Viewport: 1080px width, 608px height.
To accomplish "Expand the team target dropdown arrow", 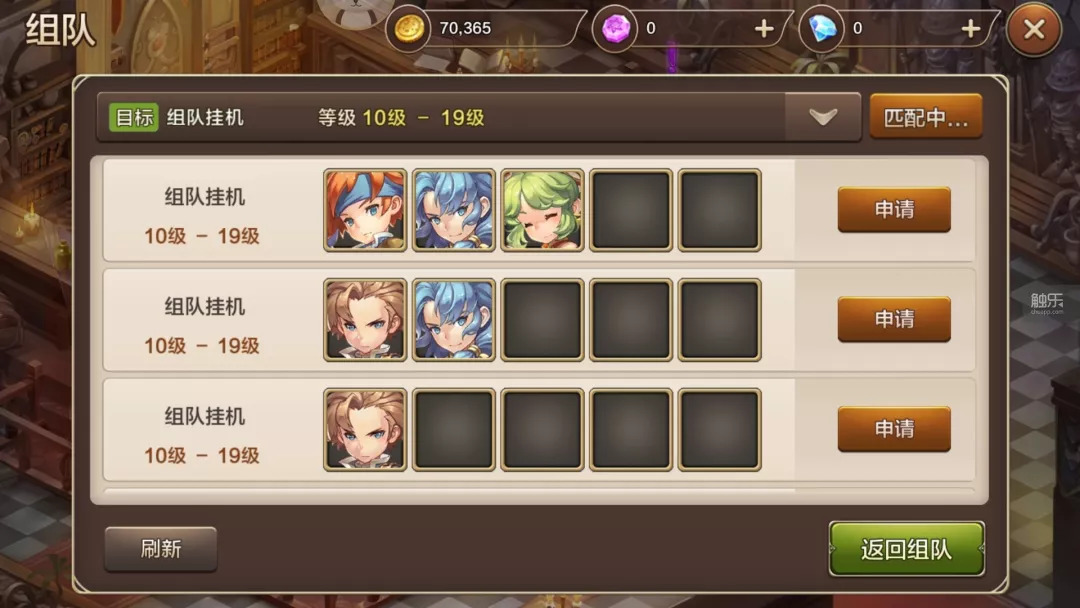I will [x=823, y=117].
